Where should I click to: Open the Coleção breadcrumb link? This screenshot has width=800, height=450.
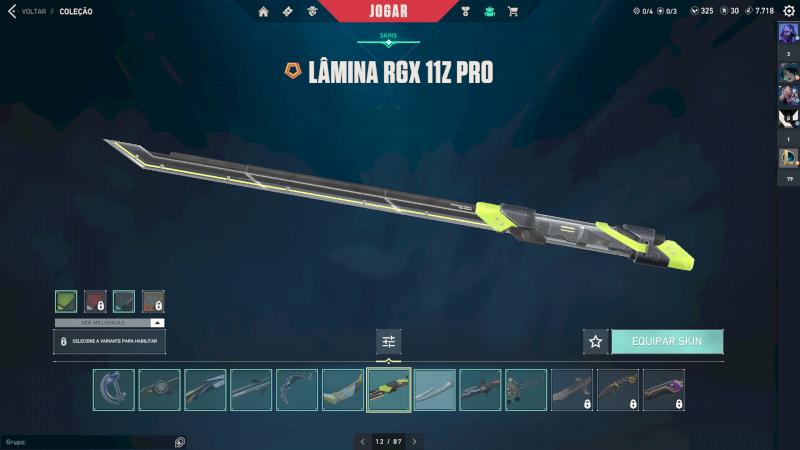(x=76, y=11)
